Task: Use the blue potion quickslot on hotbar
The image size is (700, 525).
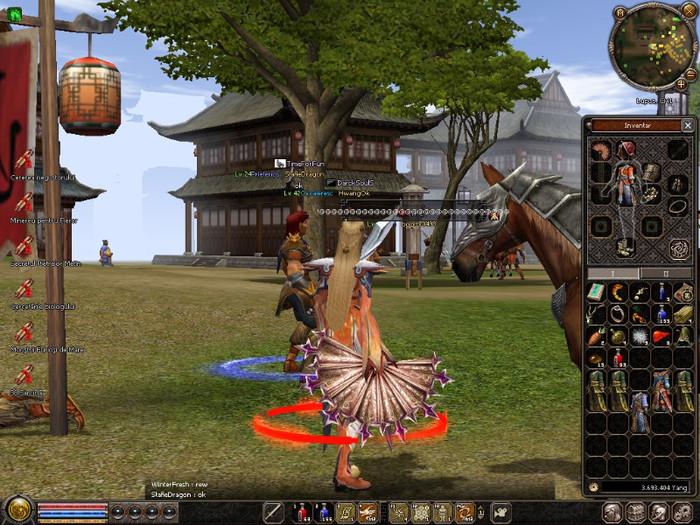Action: coord(324,513)
